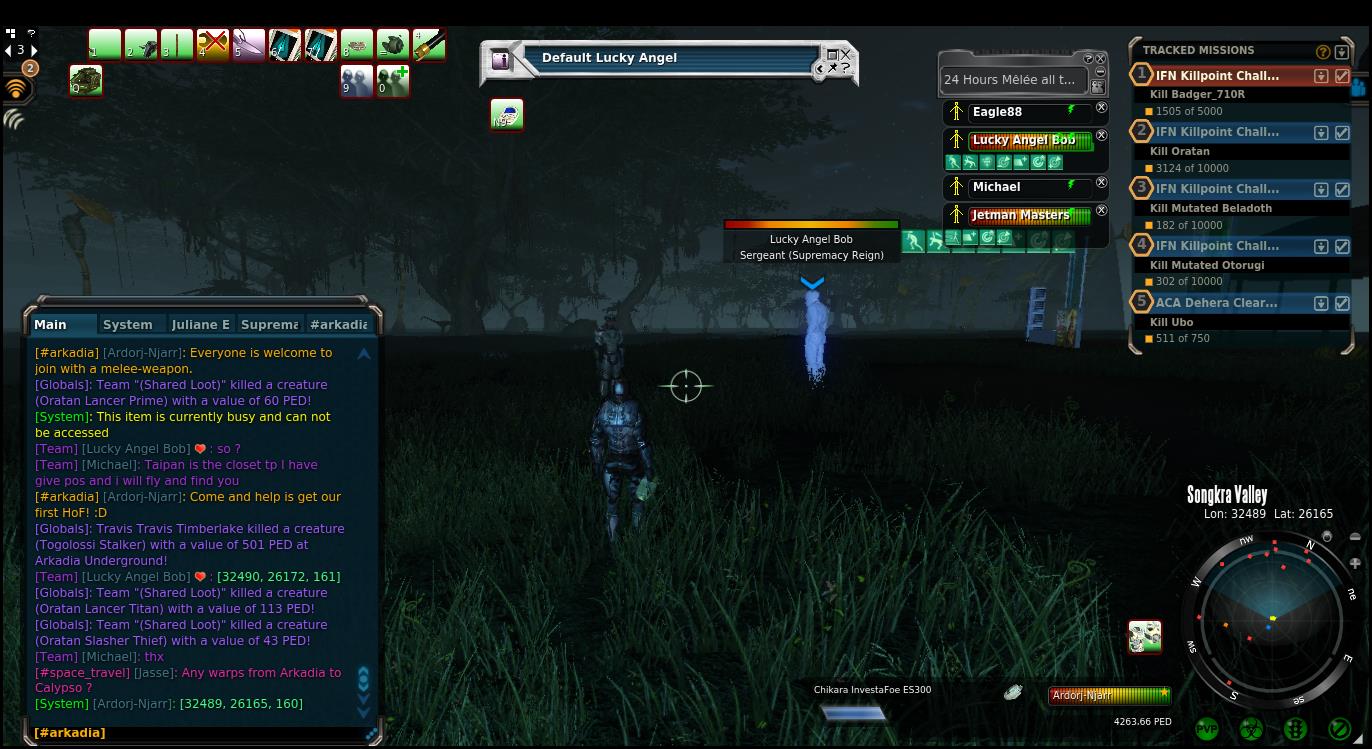Viewport: 1372px width, 749px height.
Task: Select the #arkadia chat tab
Action: (x=339, y=325)
